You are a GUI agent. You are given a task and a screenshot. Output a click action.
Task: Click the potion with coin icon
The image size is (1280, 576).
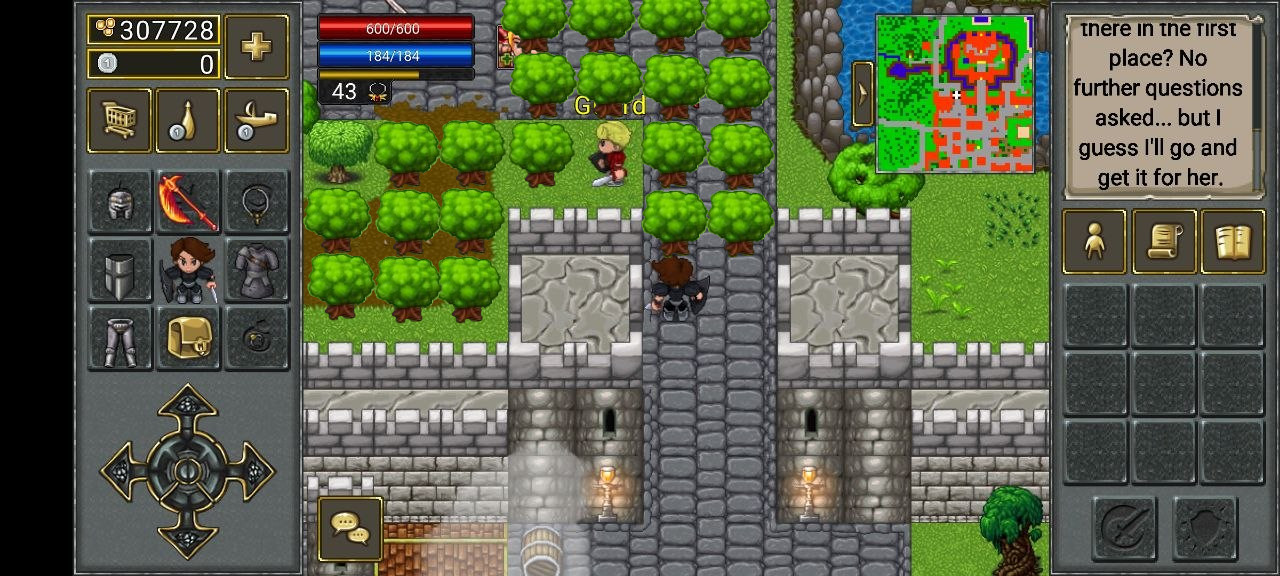[188, 121]
